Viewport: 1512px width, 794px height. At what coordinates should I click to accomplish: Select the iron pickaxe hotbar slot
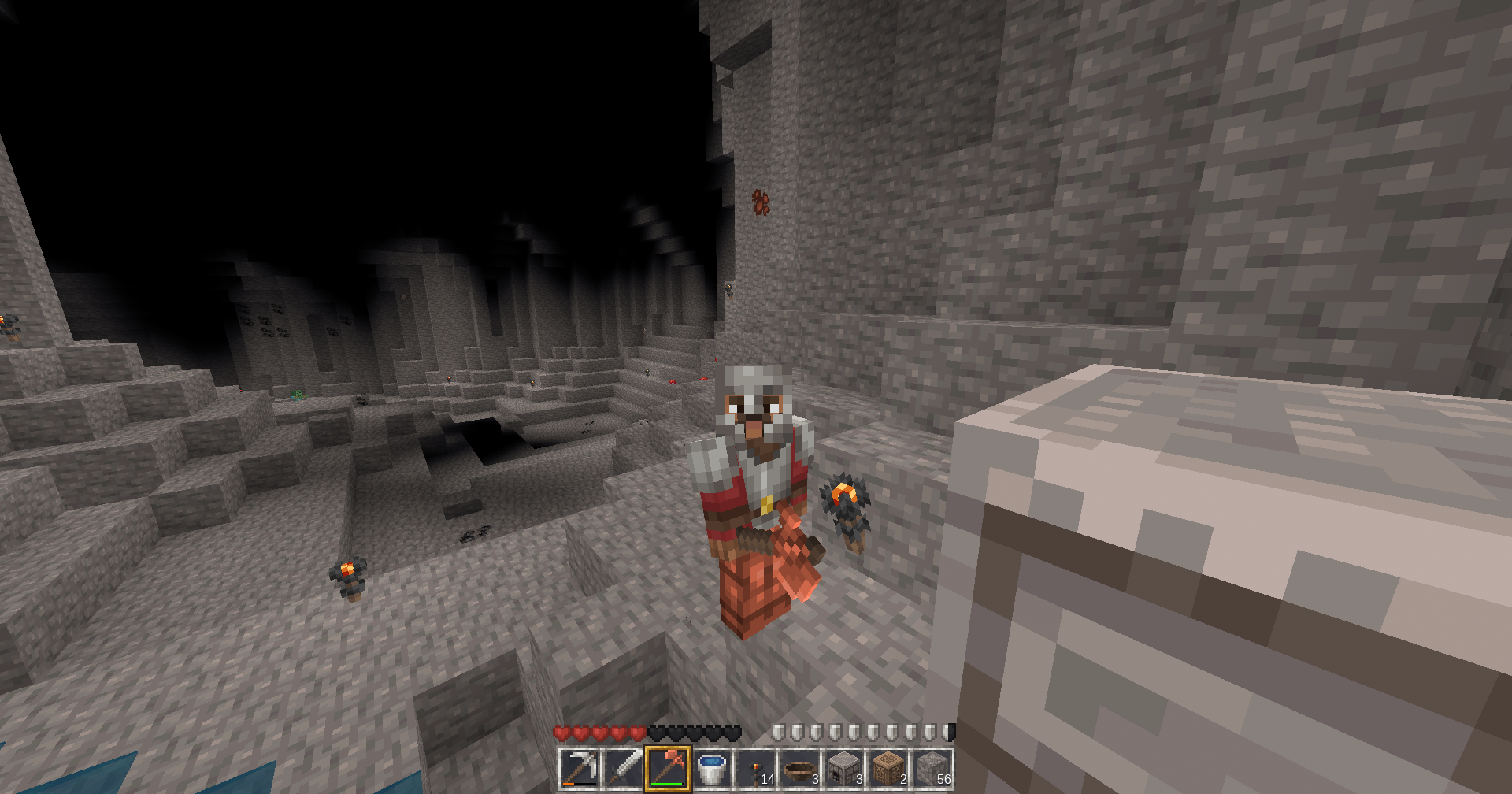(580, 768)
